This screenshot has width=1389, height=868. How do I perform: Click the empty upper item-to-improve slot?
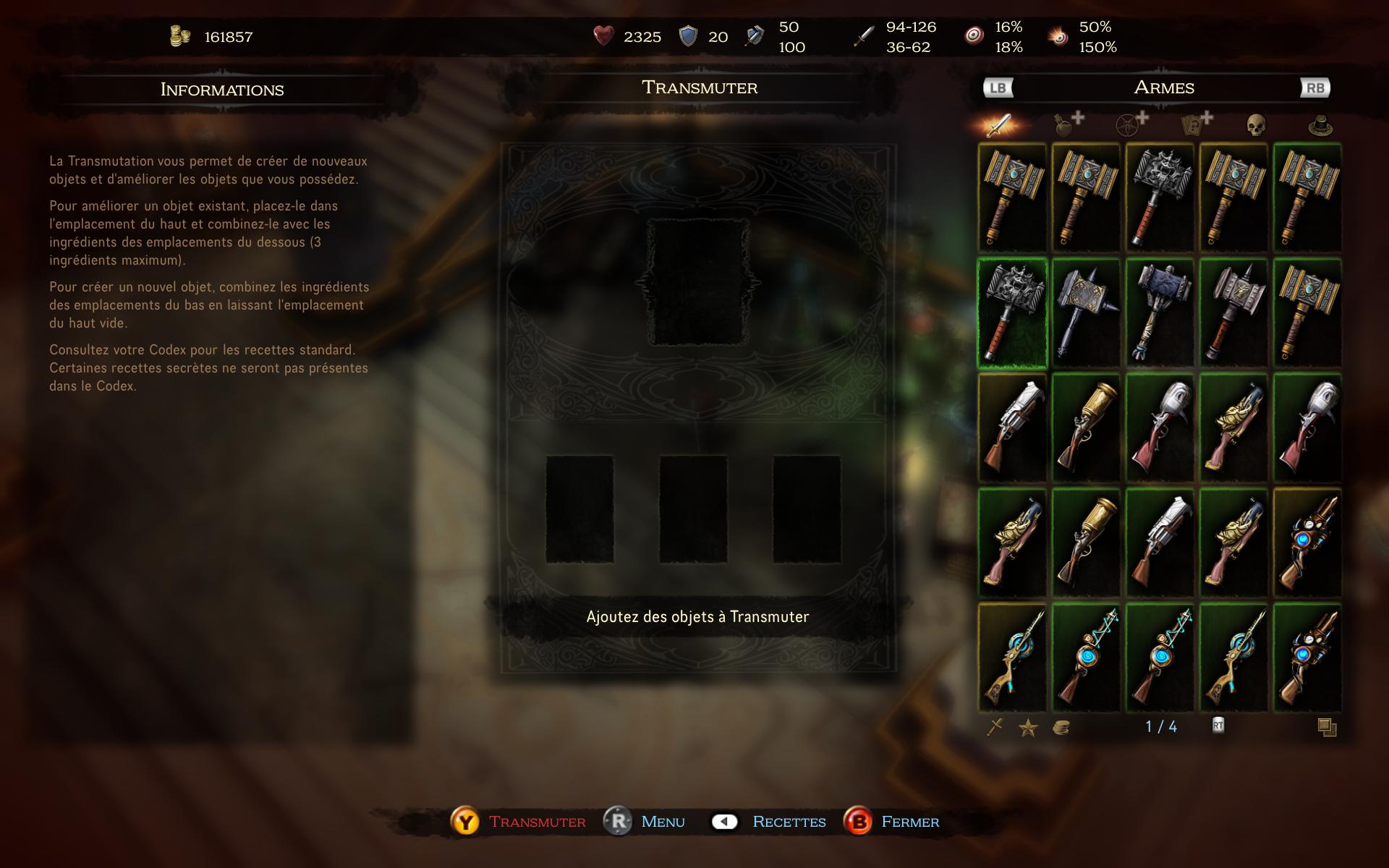tap(698, 282)
